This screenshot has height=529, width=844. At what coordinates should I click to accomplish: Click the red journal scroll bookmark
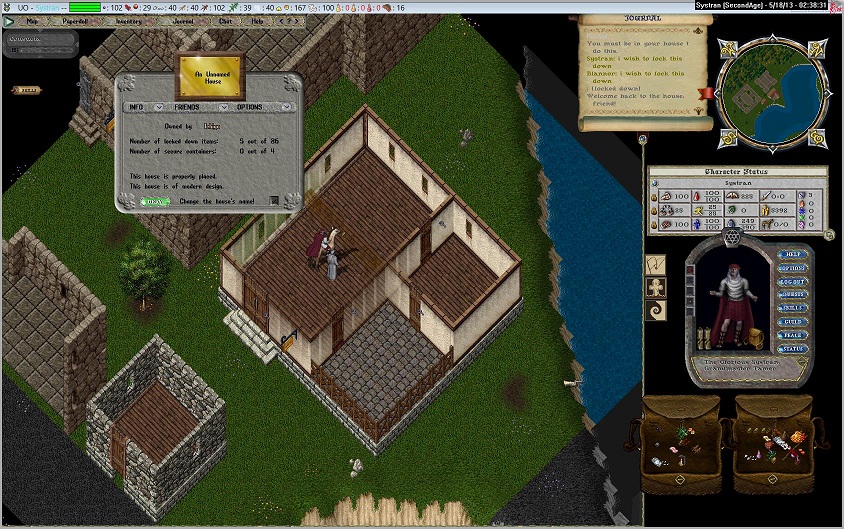pos(707,93)
